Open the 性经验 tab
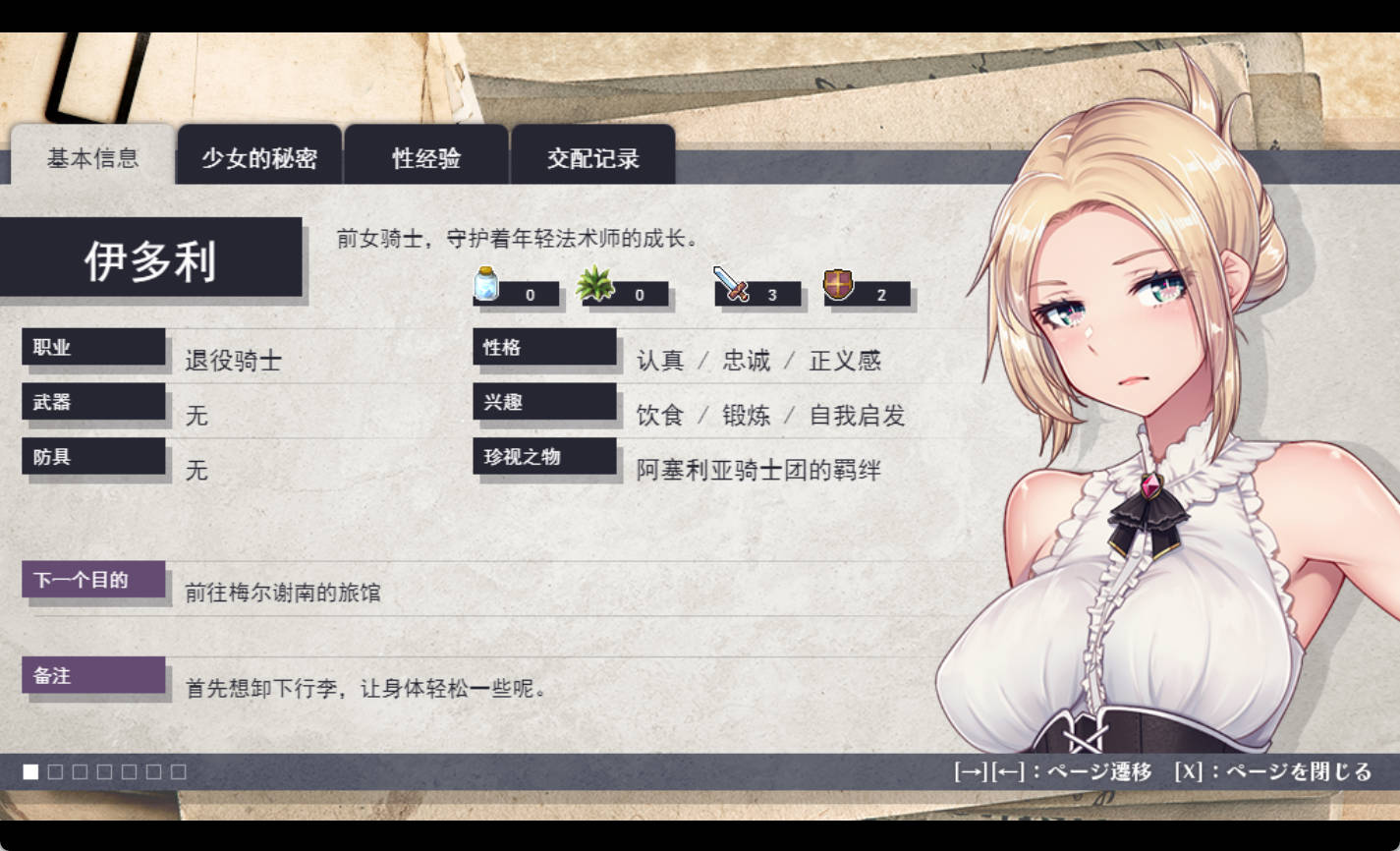1400x851 pixels. click(x=425, y=158)
